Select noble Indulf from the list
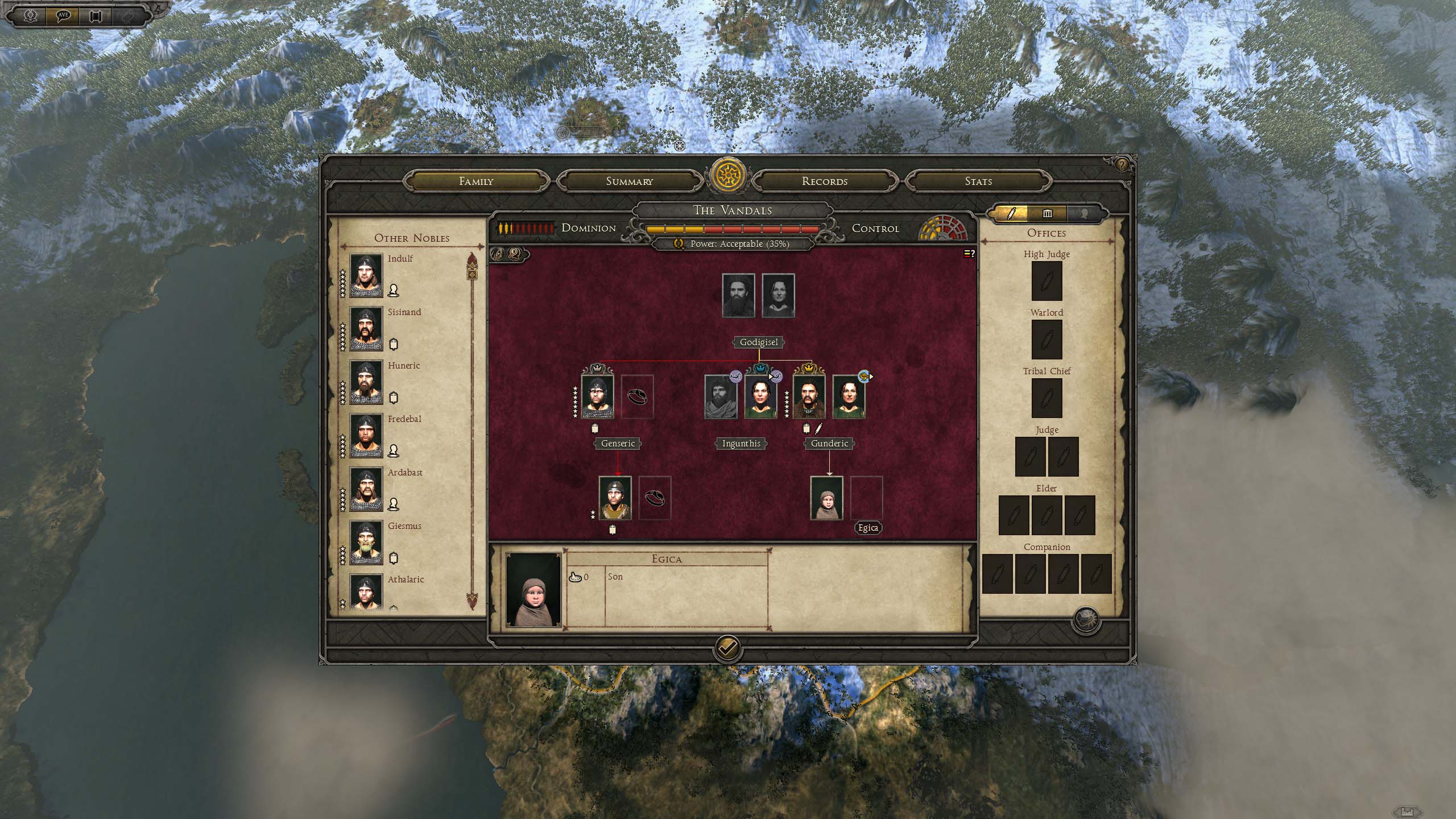 tap(366, 275)
